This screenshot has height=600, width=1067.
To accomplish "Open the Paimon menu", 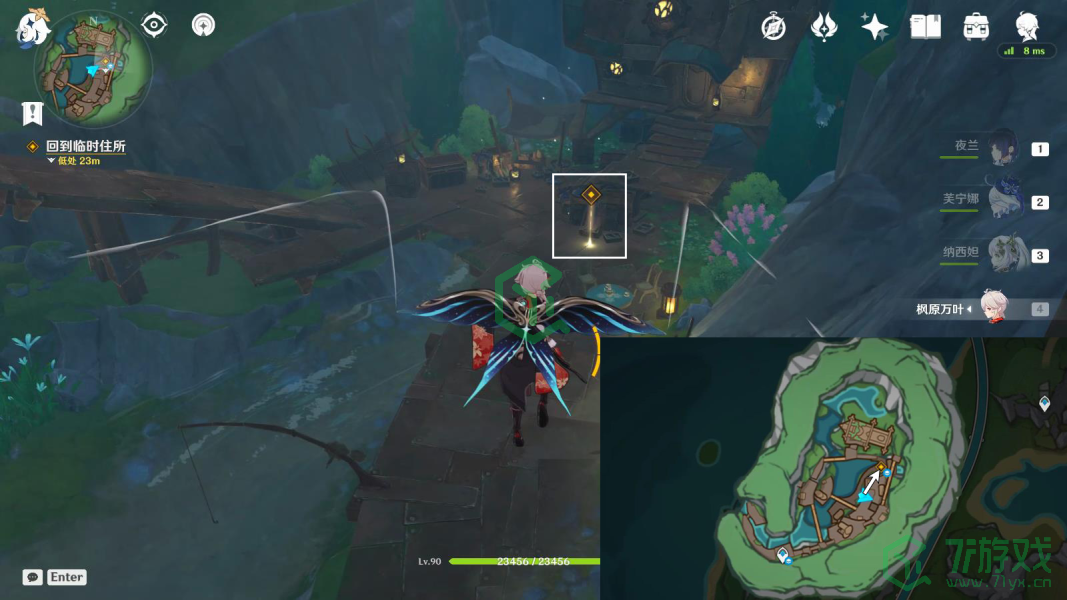I will 33,27.
